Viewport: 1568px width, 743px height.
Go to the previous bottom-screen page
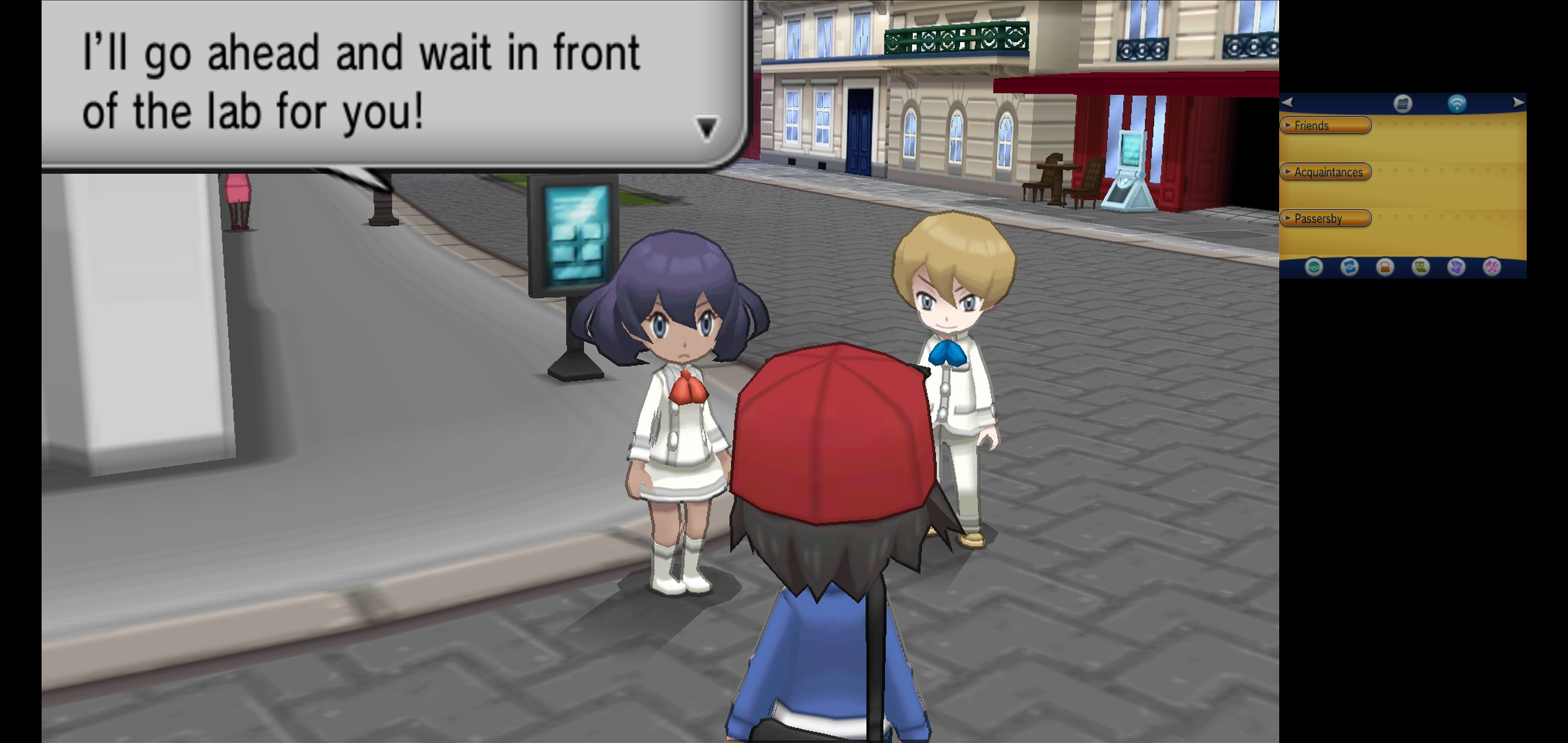coord(1288,103)
